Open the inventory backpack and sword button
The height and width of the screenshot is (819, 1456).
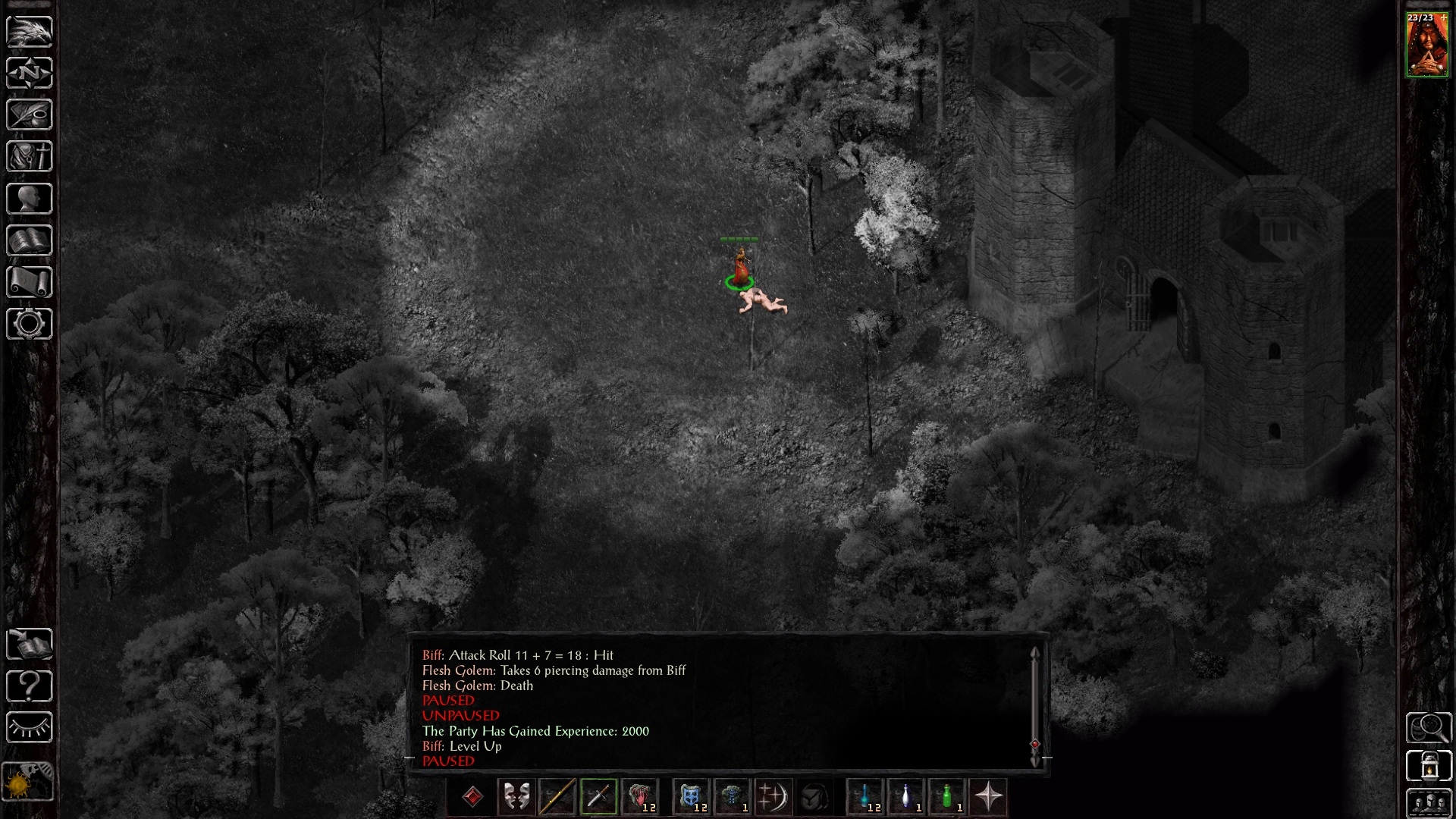click(30, 157)
